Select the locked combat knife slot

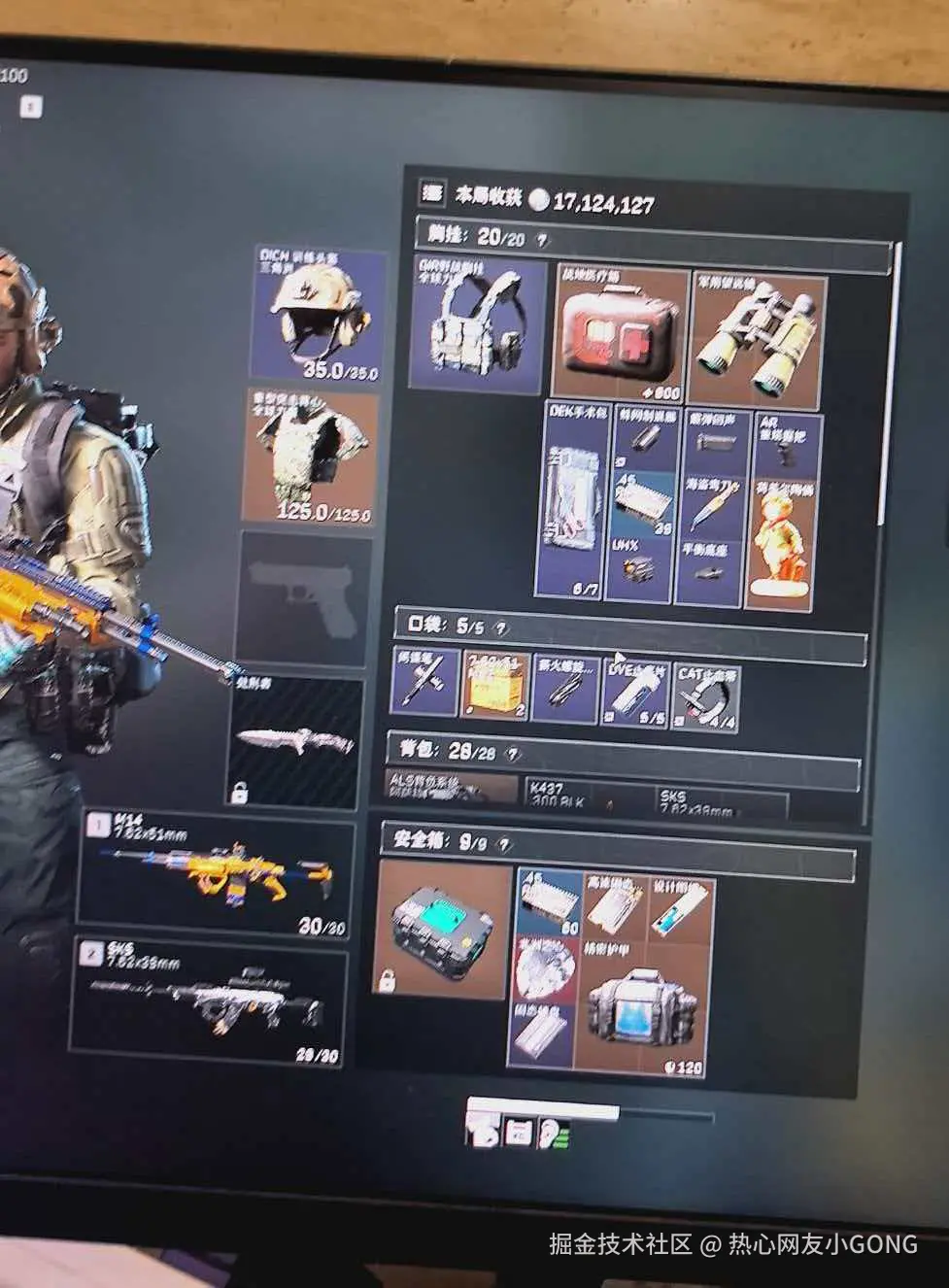click(x=296, y=742)
